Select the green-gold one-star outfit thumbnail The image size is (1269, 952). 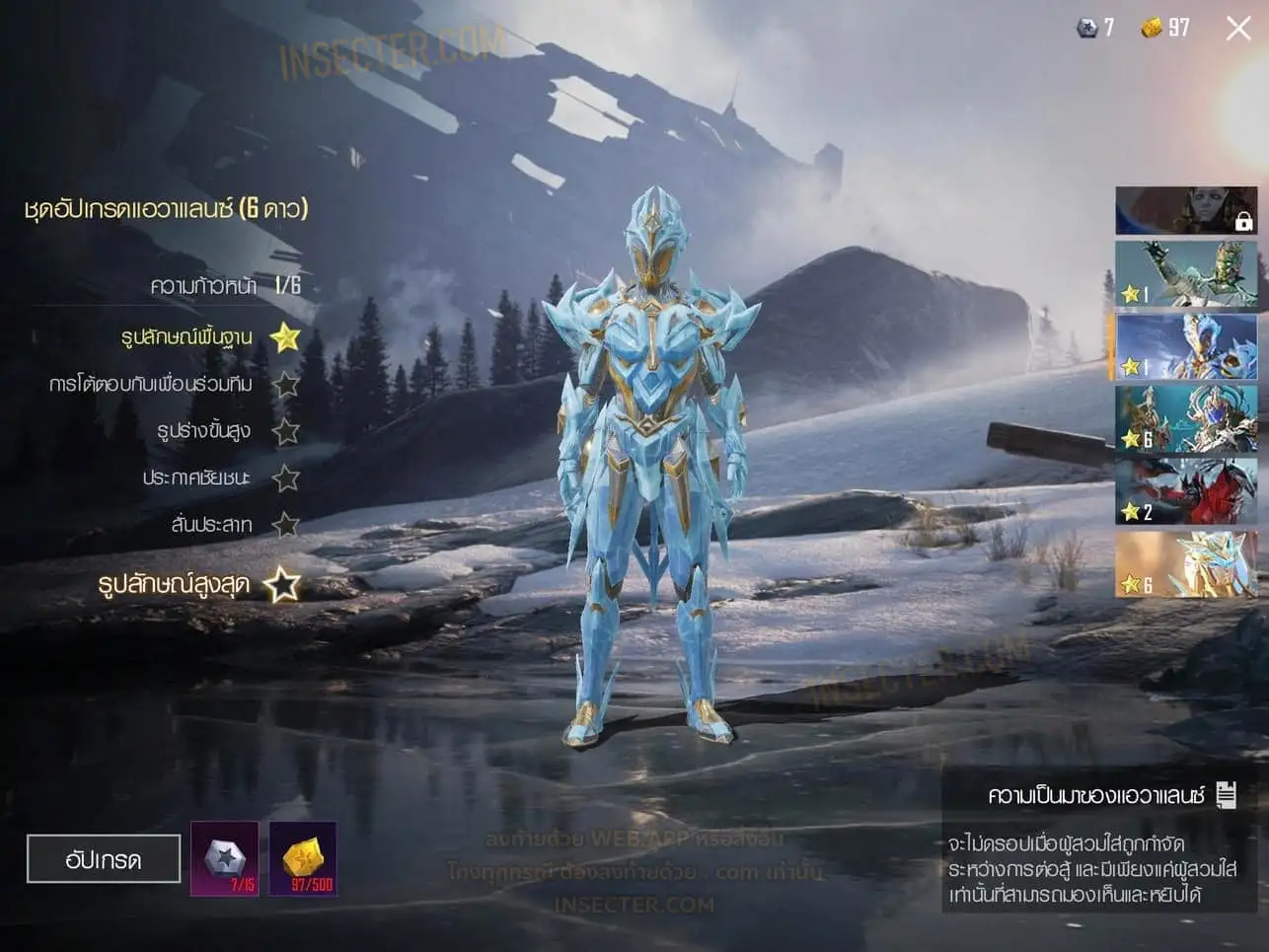coord(1186,275)
